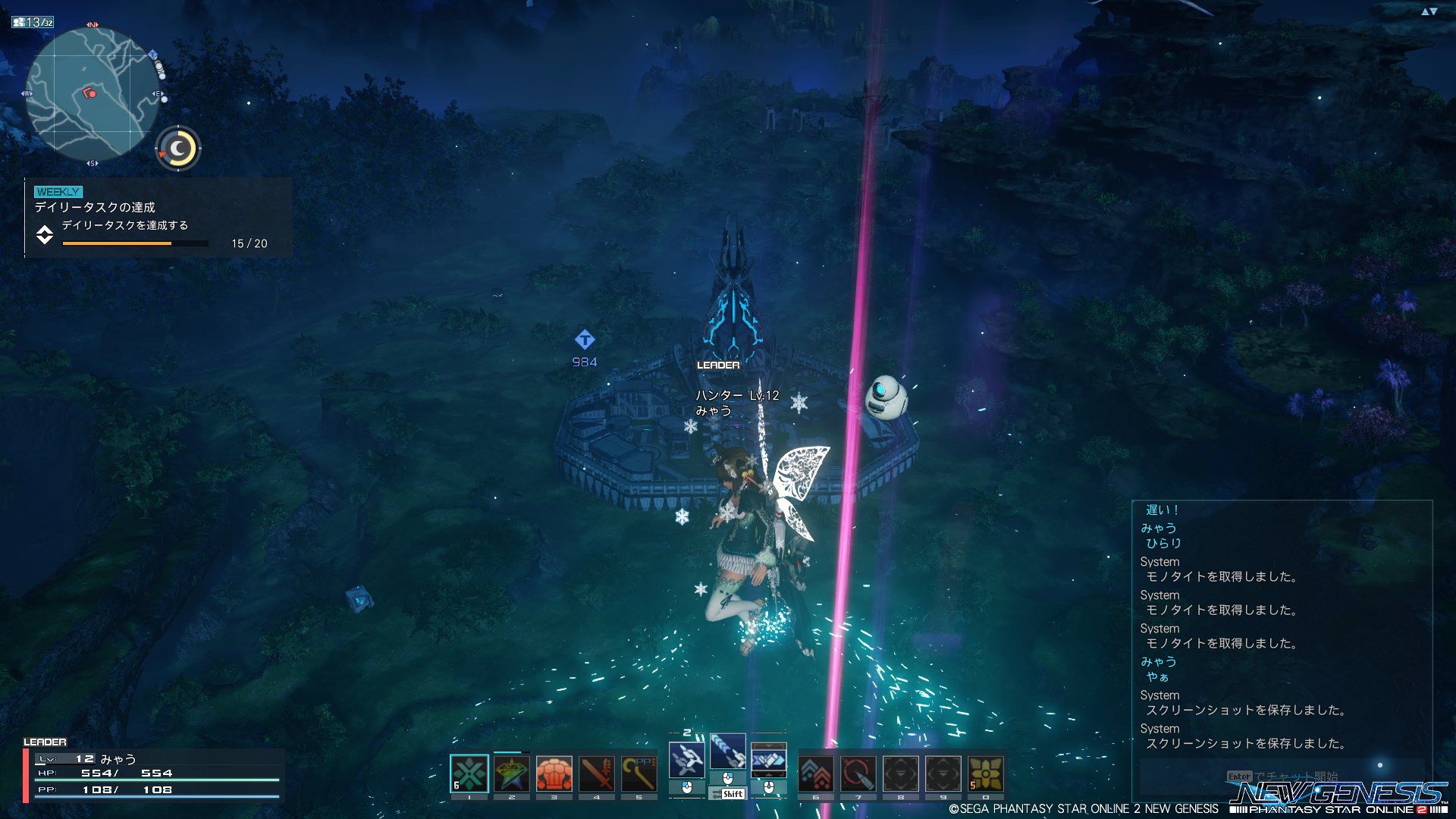This screenshot has width=1456, height=819.
Task: Click the left-click weapon action icon
Action: click(687, 760)
